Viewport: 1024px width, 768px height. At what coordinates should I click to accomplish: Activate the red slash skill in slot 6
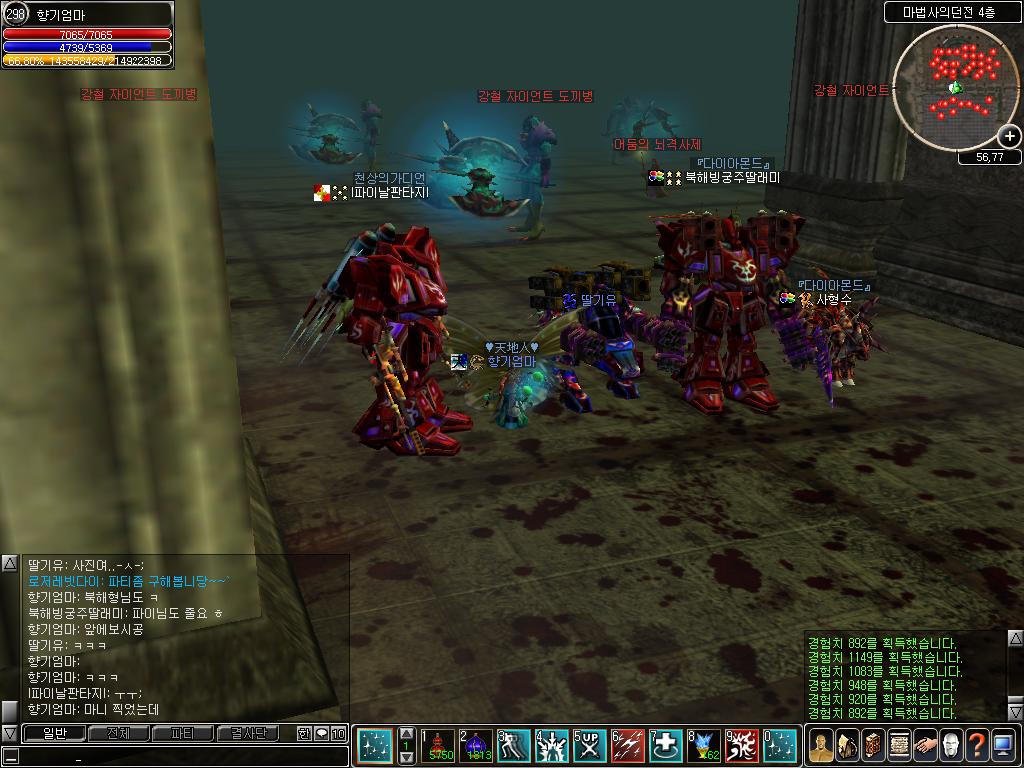[x=628, y=746]
